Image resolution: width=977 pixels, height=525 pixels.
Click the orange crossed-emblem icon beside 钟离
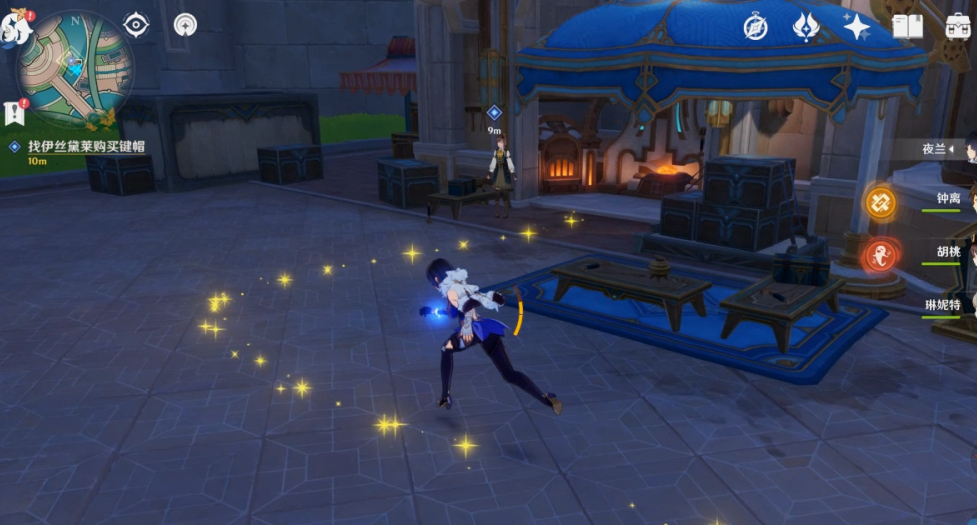pyautogui.click(x=881, y=202)
